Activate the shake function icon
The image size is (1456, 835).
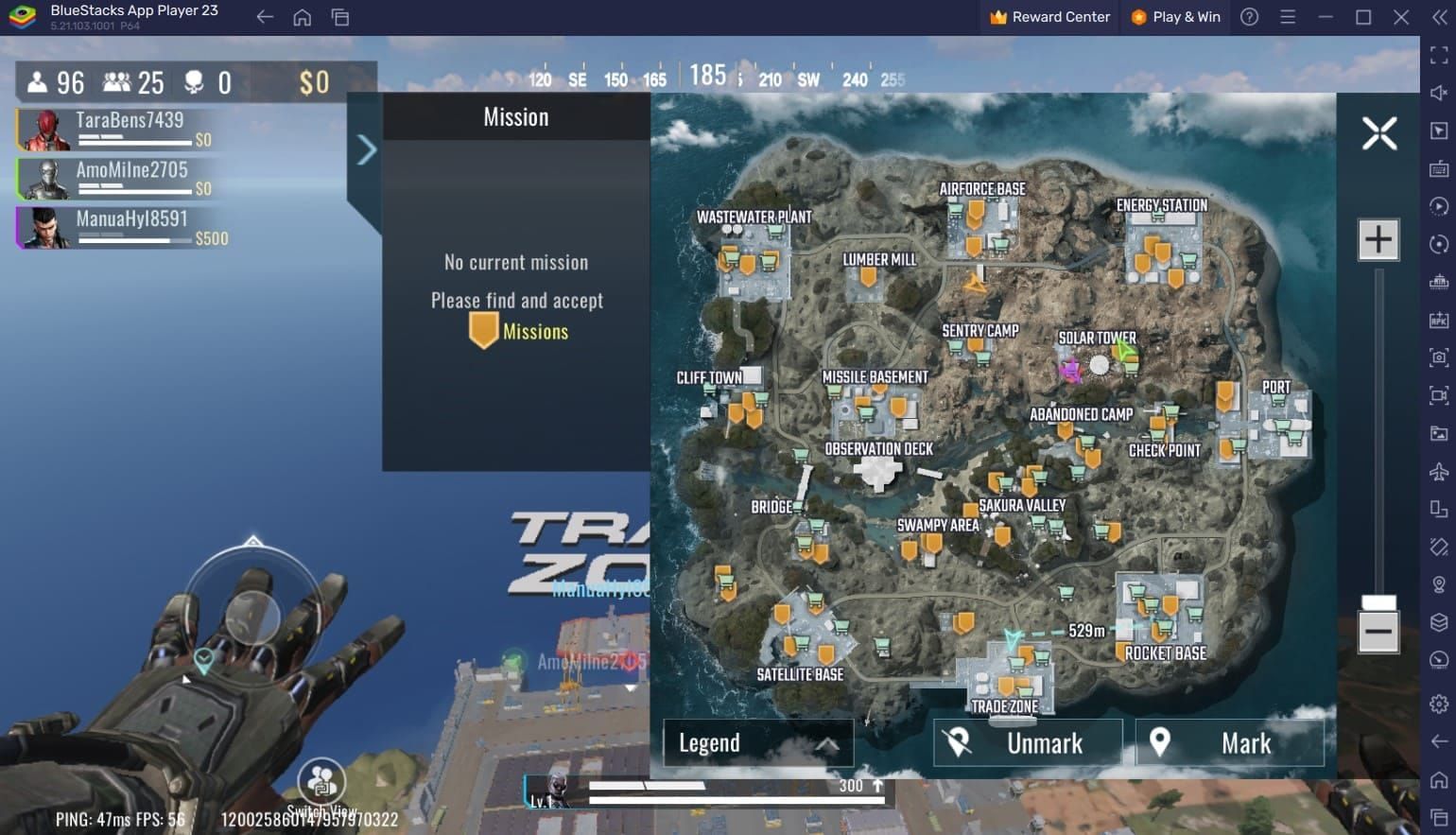coord(1439,548)
